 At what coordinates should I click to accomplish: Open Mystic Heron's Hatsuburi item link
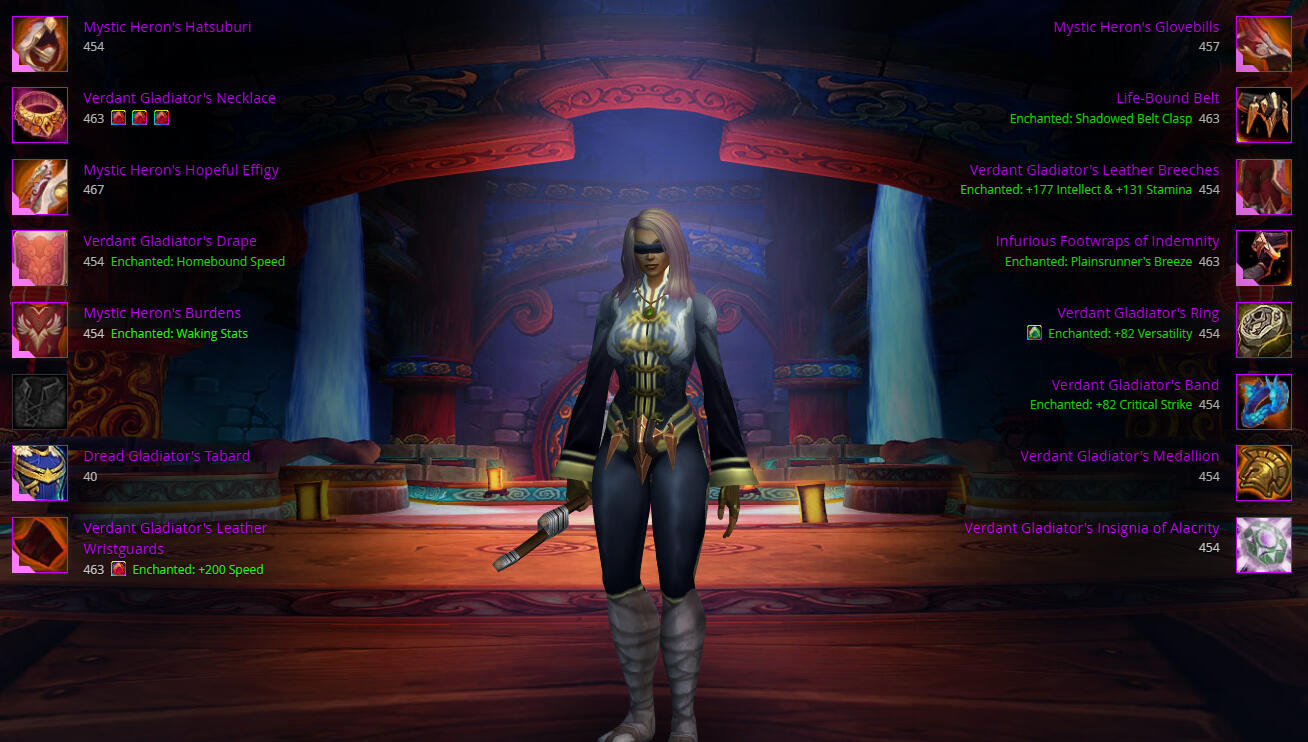click(x=167, y=27)
